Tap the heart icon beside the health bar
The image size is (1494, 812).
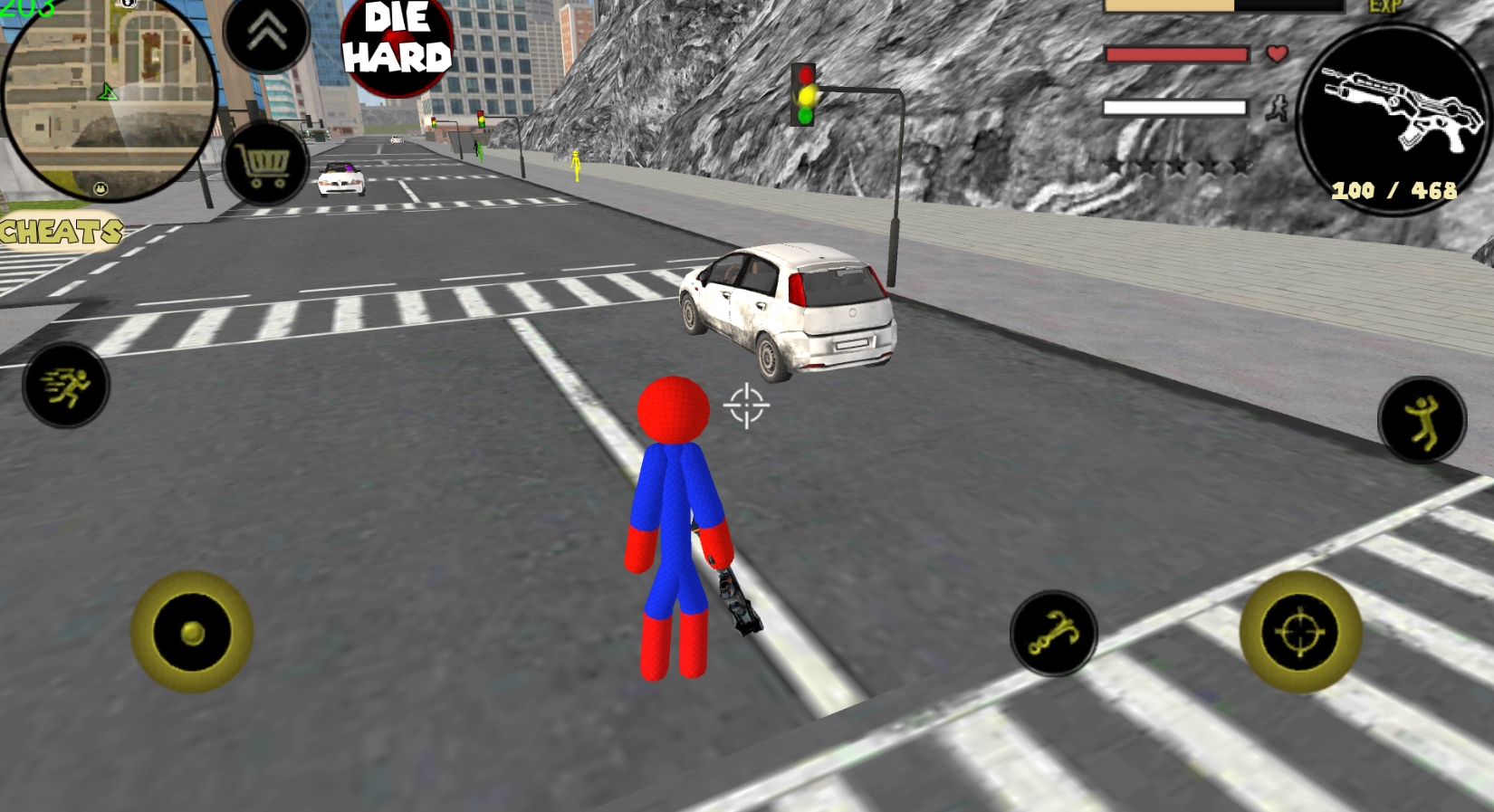[1277, 54]
